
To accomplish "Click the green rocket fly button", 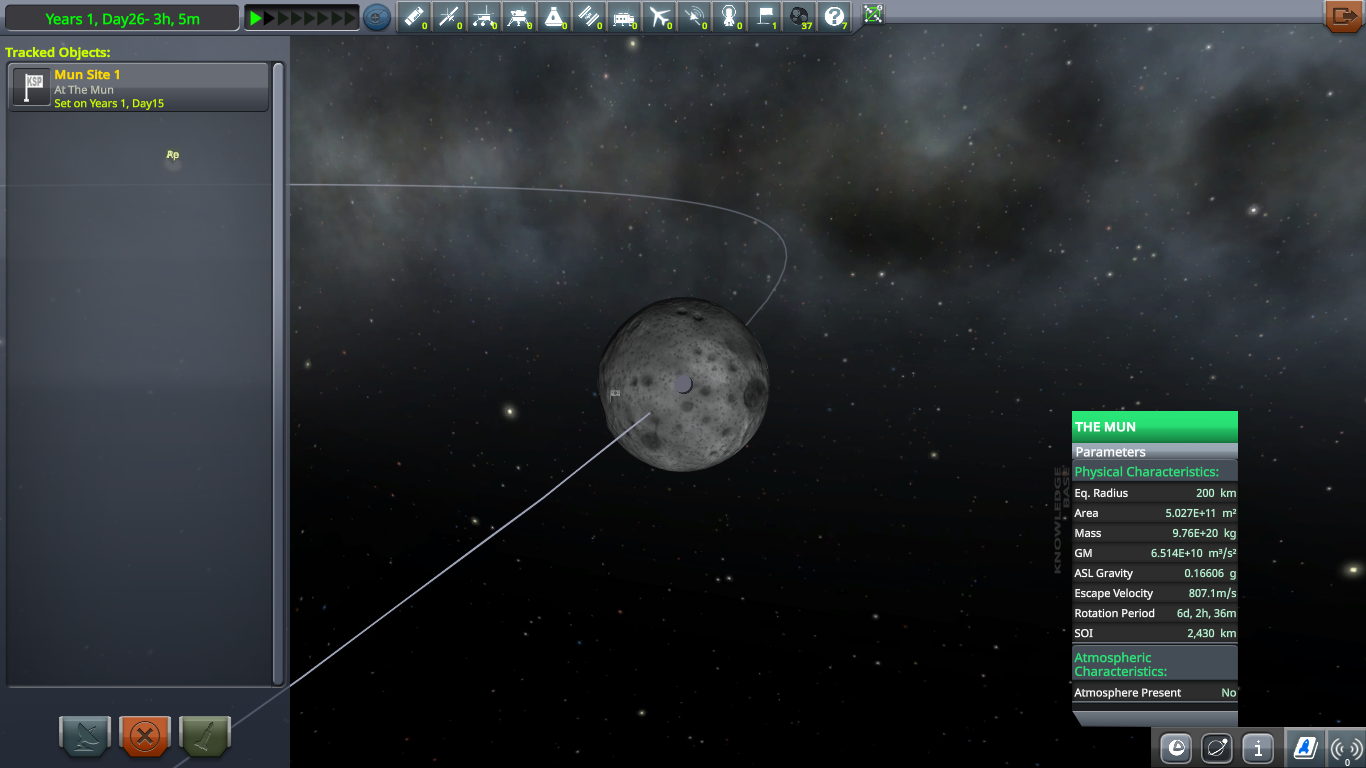I will 205,738.
